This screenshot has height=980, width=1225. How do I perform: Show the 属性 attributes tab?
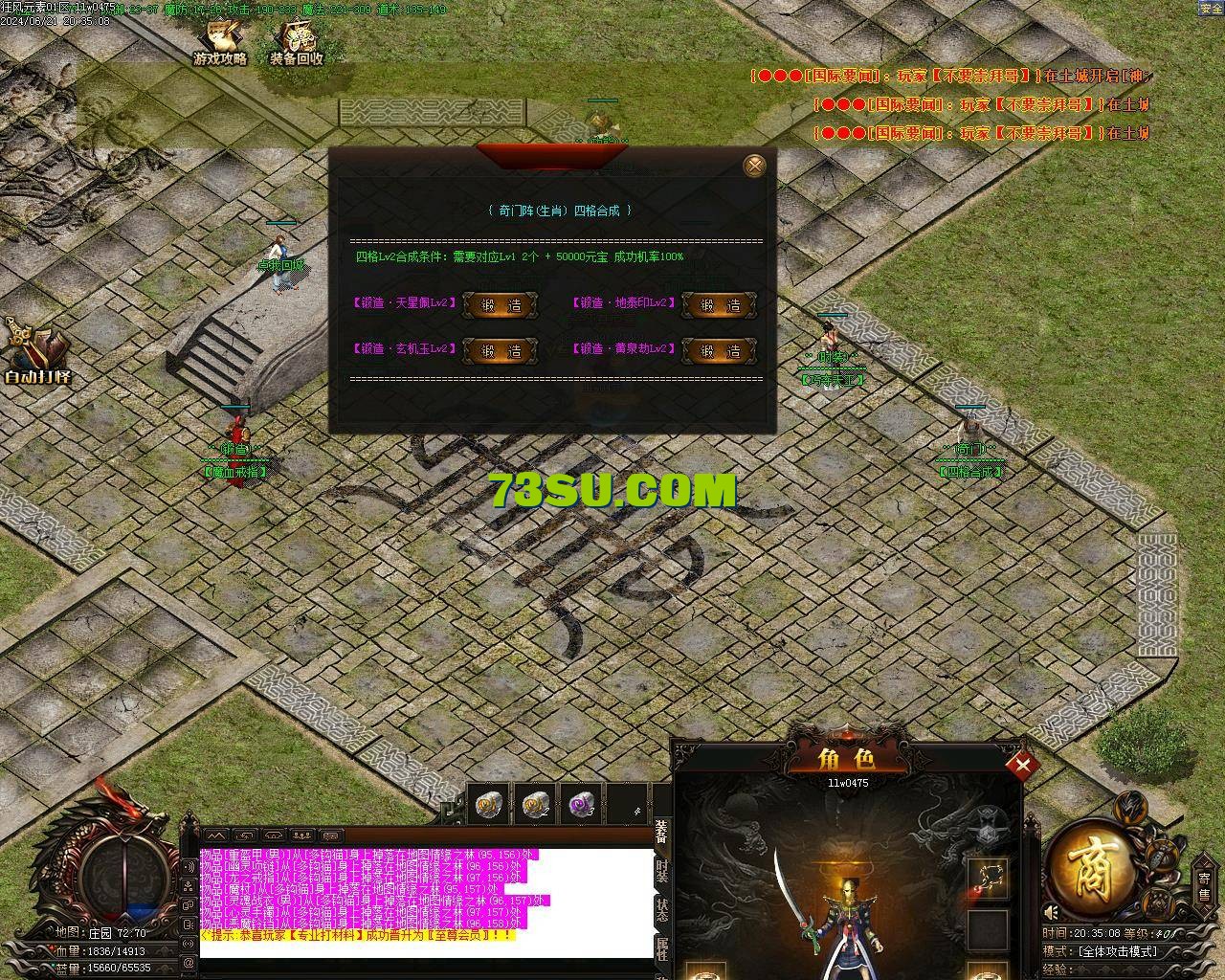coord(662,950)
